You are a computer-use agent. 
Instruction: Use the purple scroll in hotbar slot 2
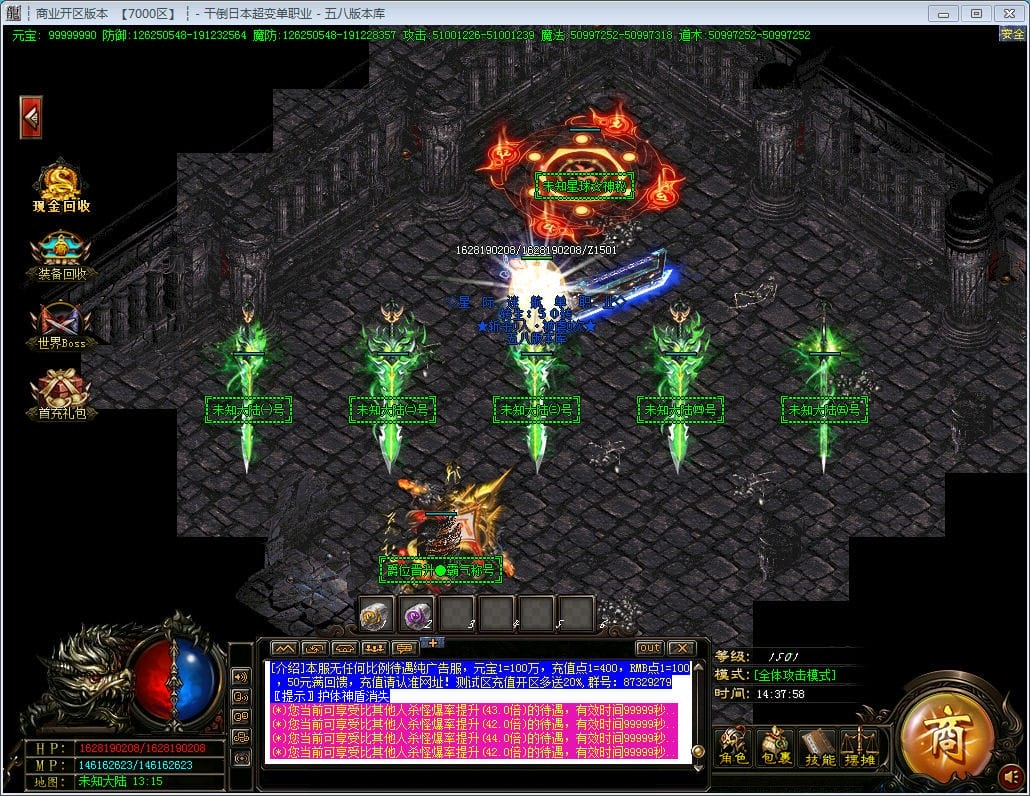(417, 614)
